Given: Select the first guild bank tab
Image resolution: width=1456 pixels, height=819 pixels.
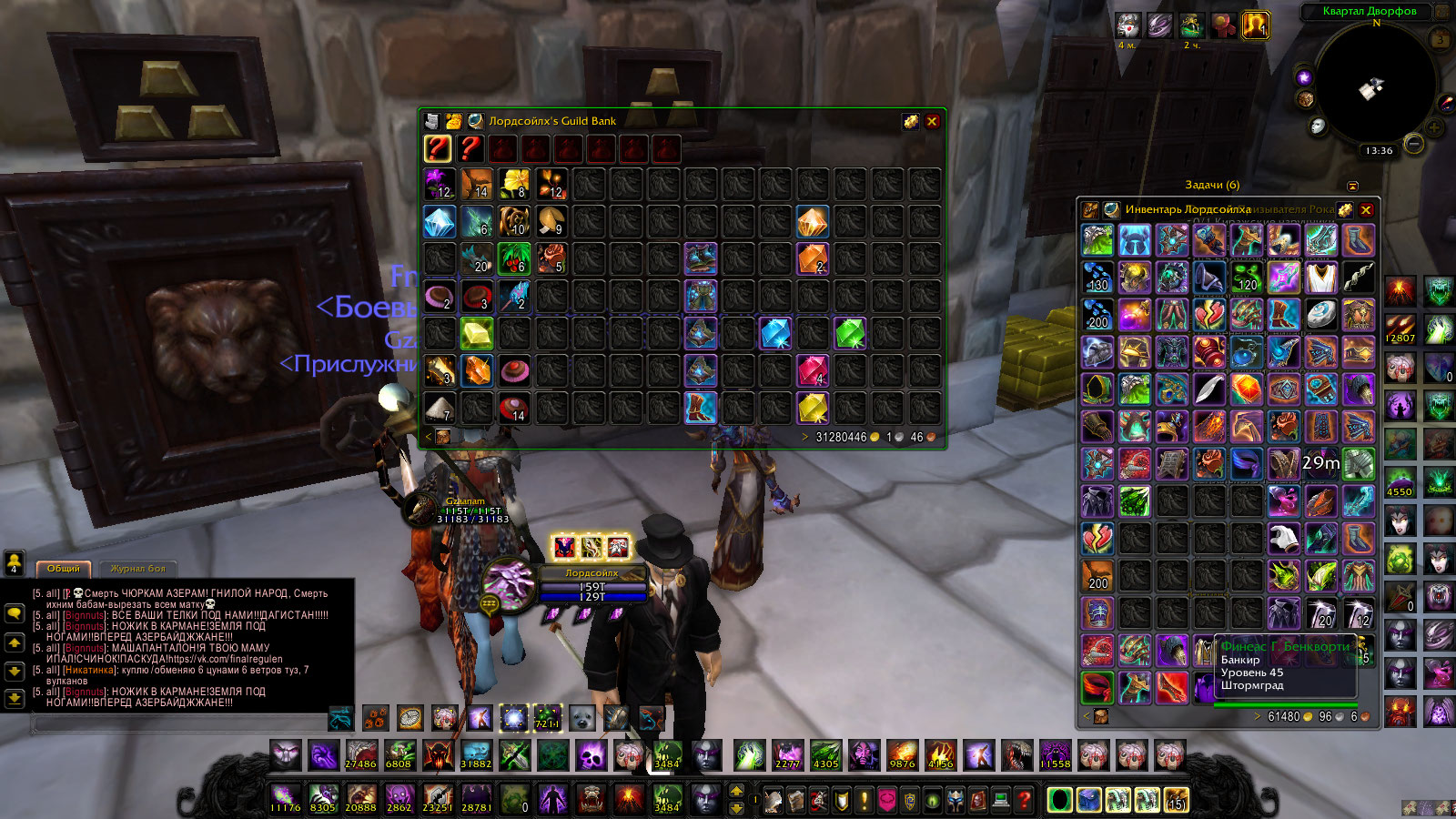Looking at the screenshot, I should click(x=438, y=148).
